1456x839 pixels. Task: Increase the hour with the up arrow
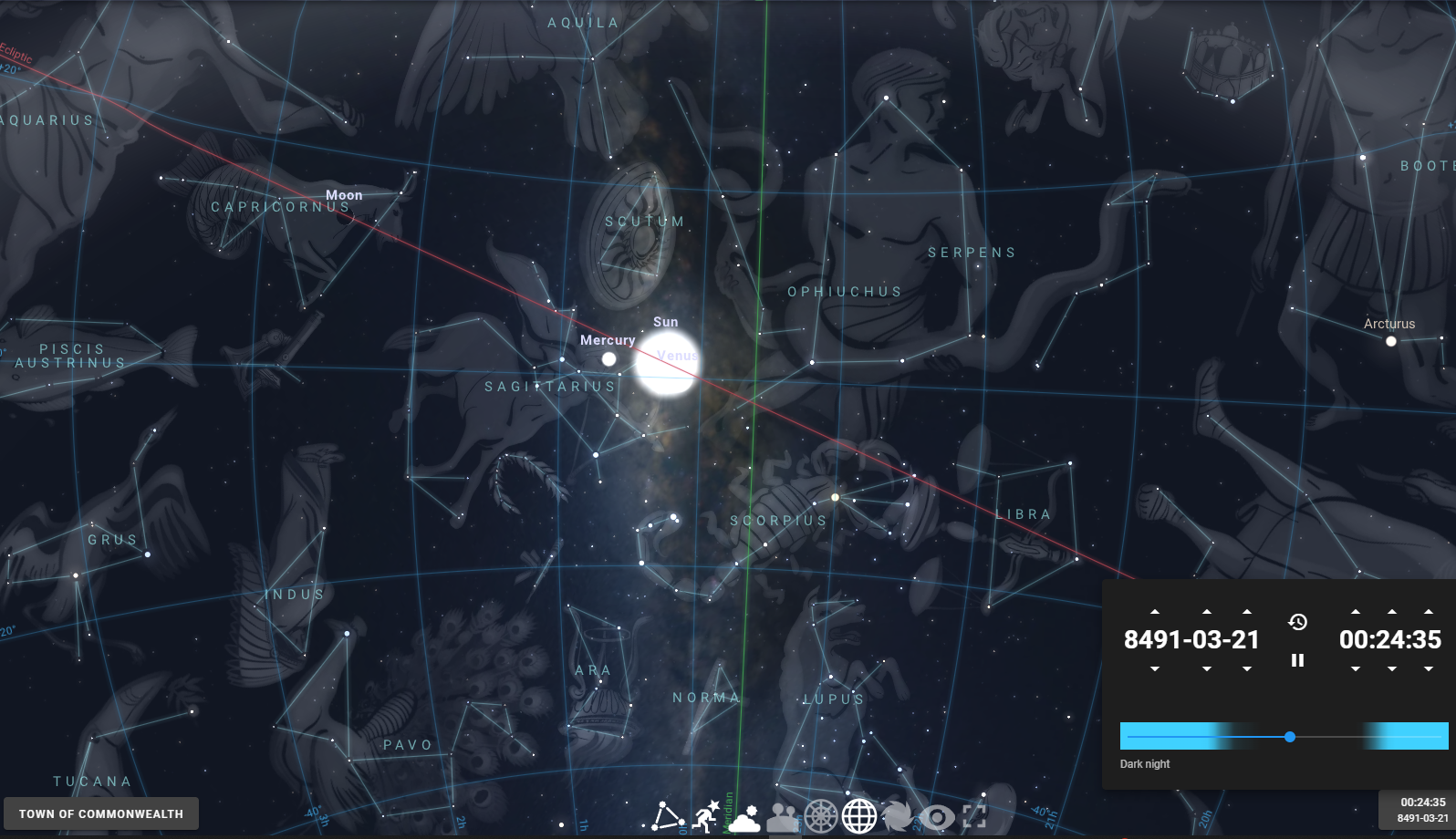pyautogui.click(x=1356, y=612)
